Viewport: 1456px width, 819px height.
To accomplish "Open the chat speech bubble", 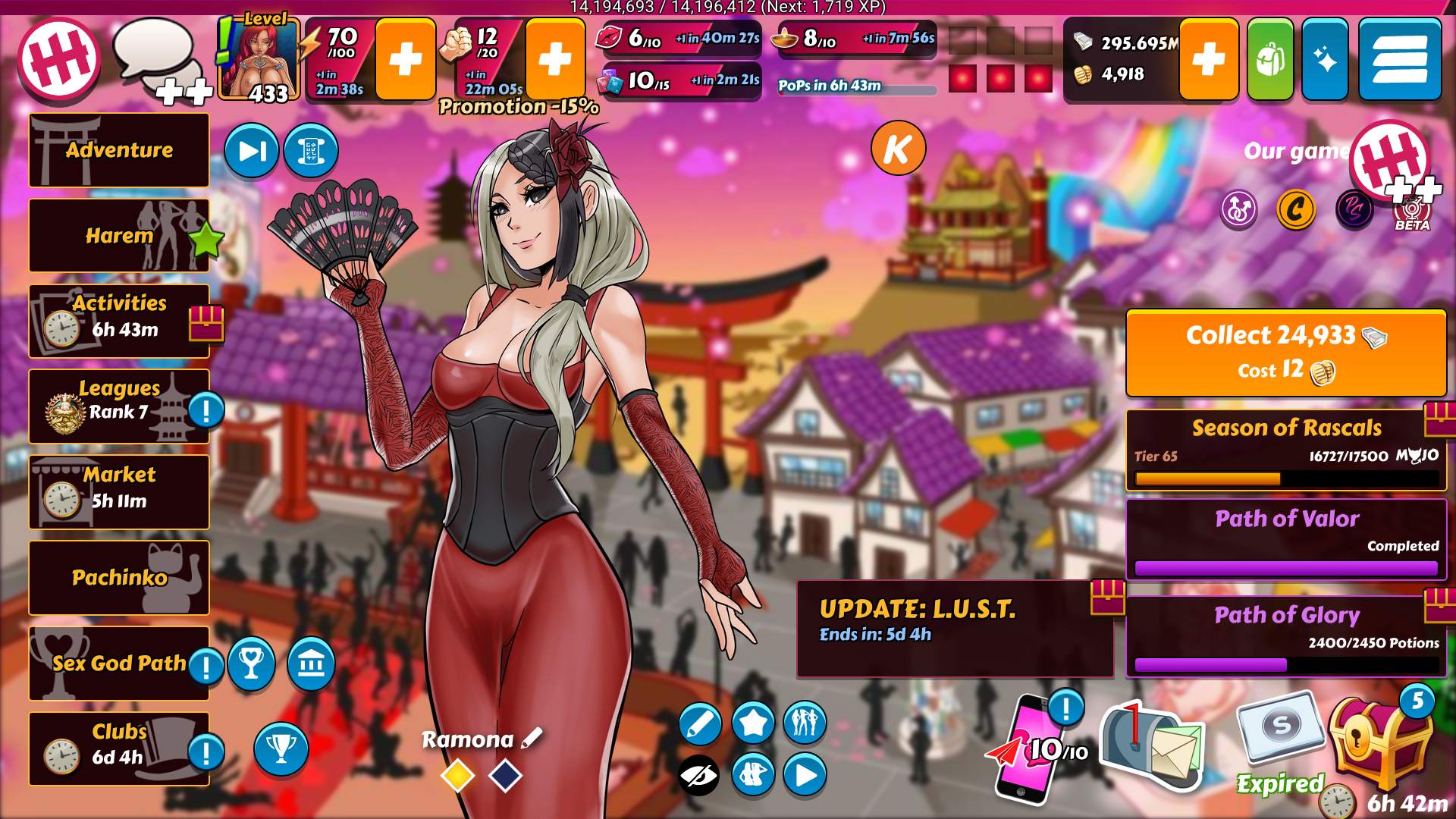I will [155, 53].
